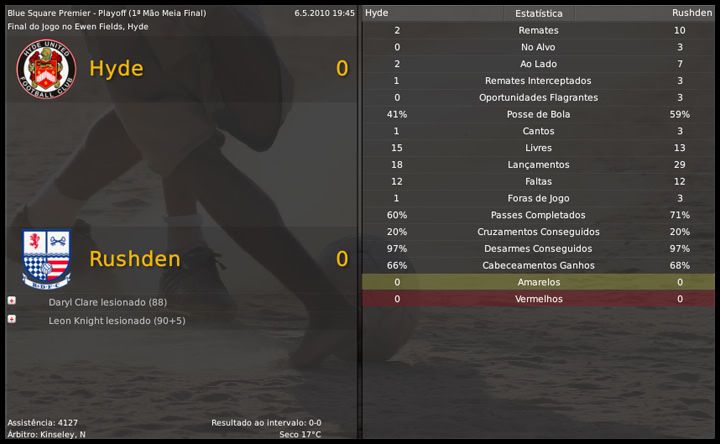Image resolution: width=720 pixels, height=444 pixels.
Task: Open the Hyde team name link
Action: (x=116, y=69)
